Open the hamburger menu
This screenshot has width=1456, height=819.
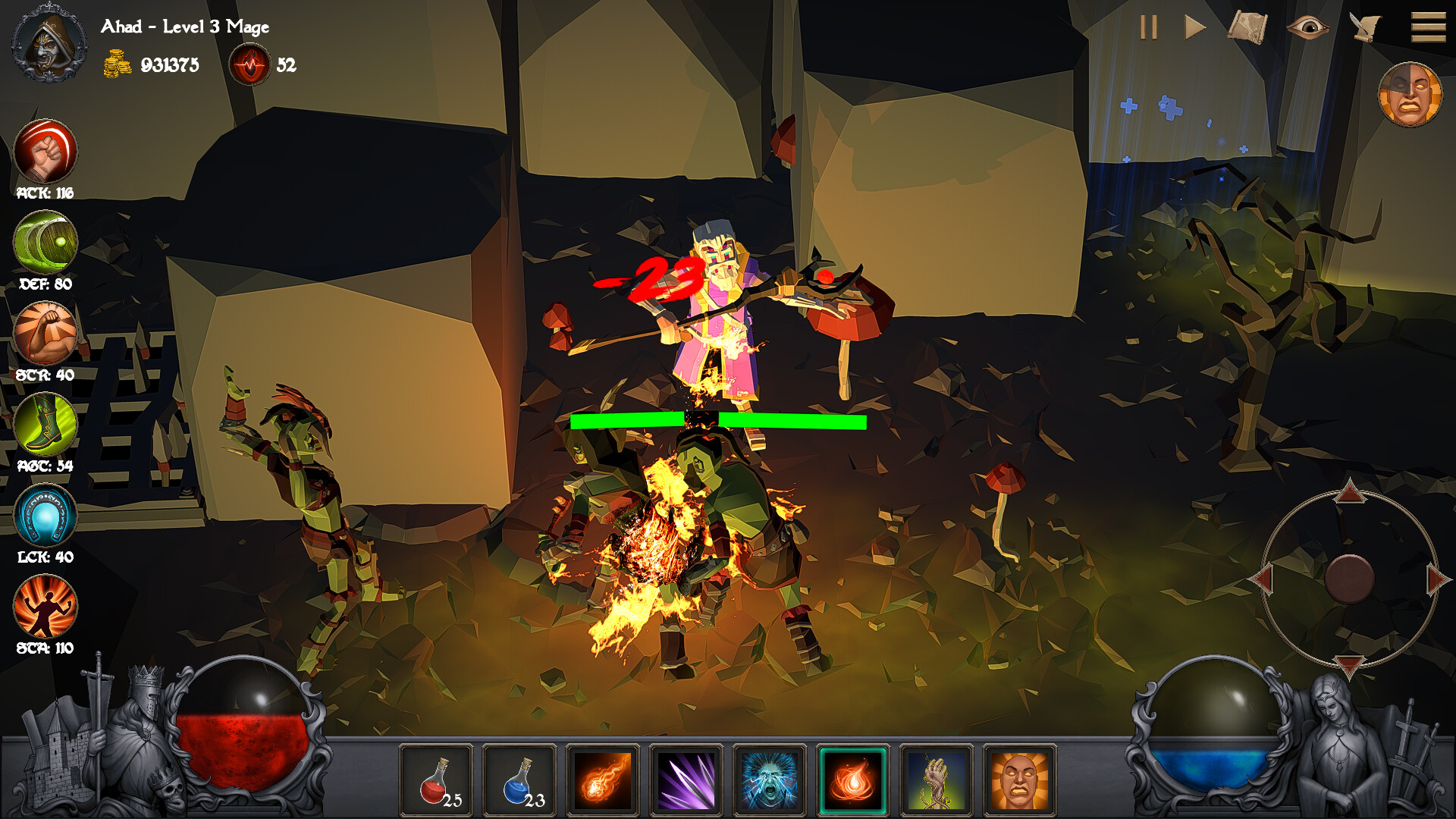click(1428, 28)
